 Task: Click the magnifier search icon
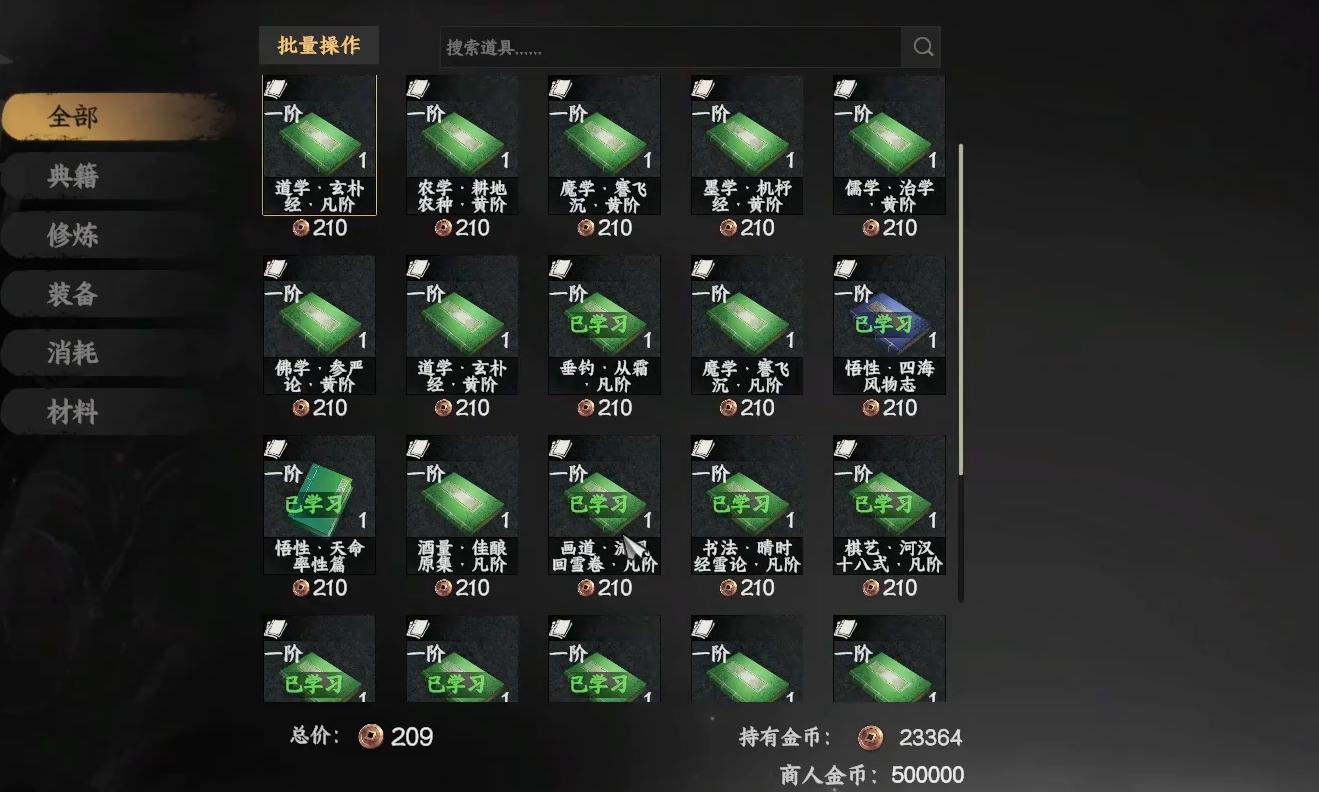pyautogui.click(x=920, y=46)
